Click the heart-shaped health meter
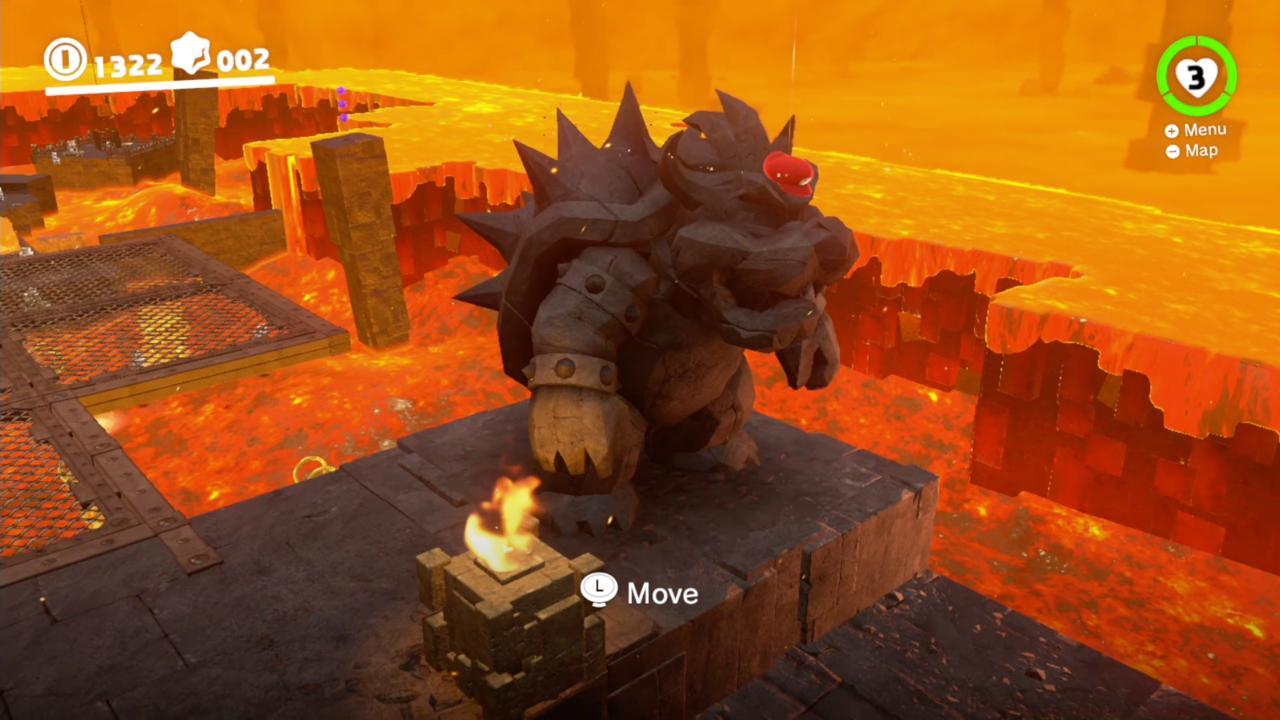Viewport: 1280px width, 720px height. pos(1197,78)
